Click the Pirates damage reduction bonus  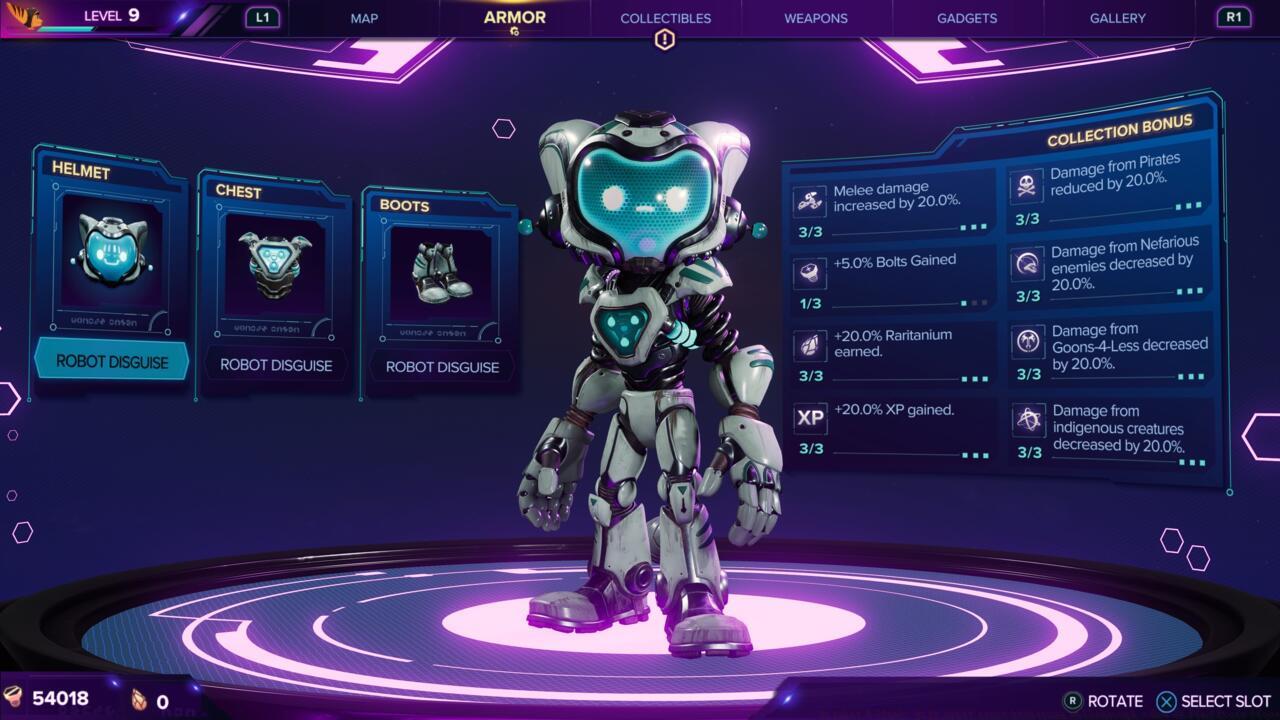coord(1110,187)
